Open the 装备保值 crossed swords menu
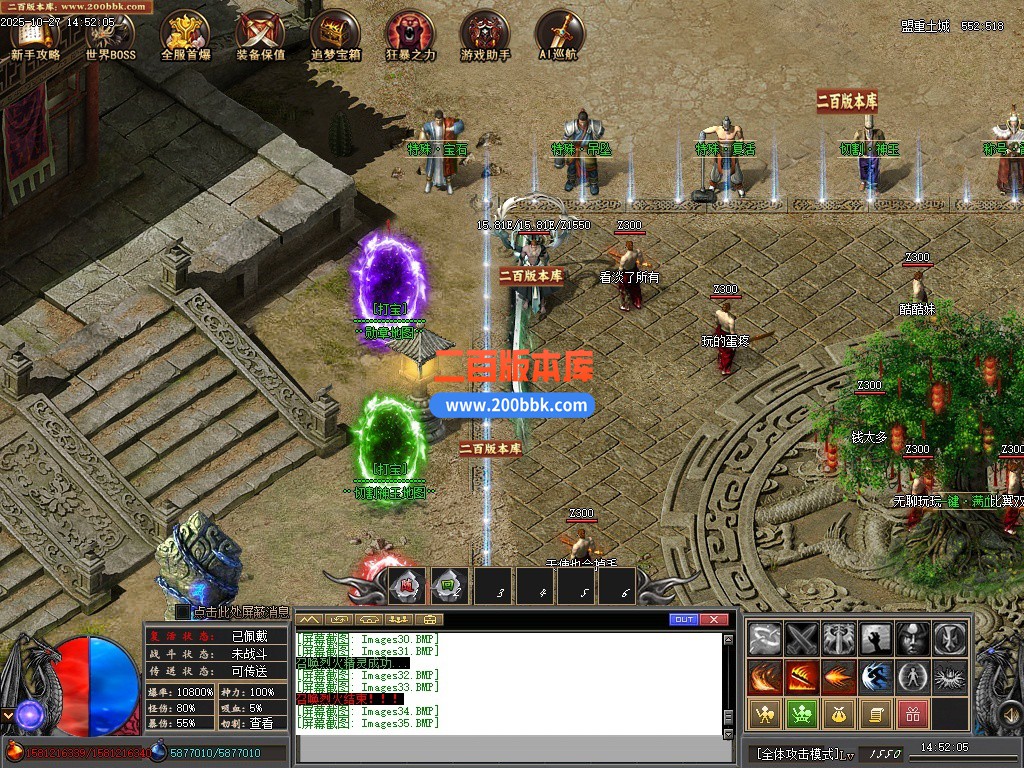1024x768 pixels. point(260,36)
